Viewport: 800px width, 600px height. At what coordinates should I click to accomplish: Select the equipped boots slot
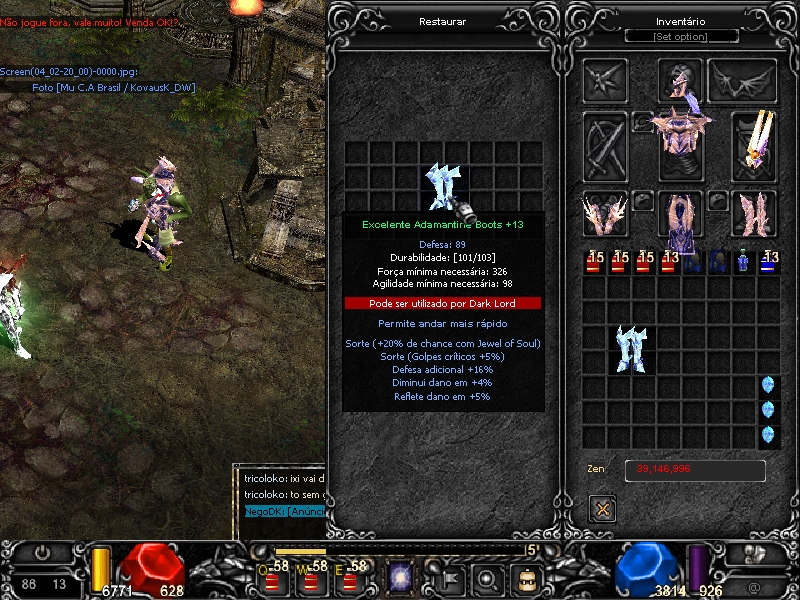click(755, 213)
